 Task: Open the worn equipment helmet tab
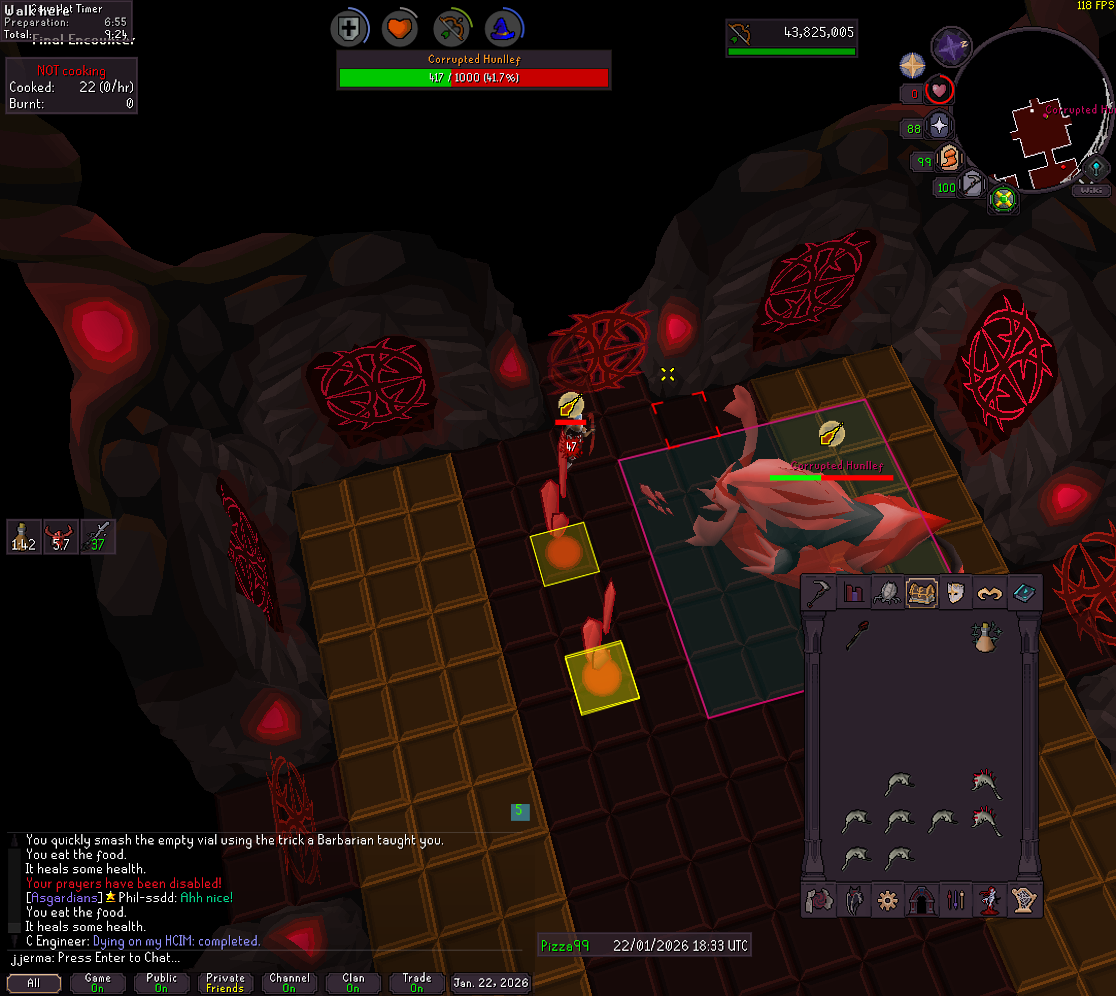[955, 593]
